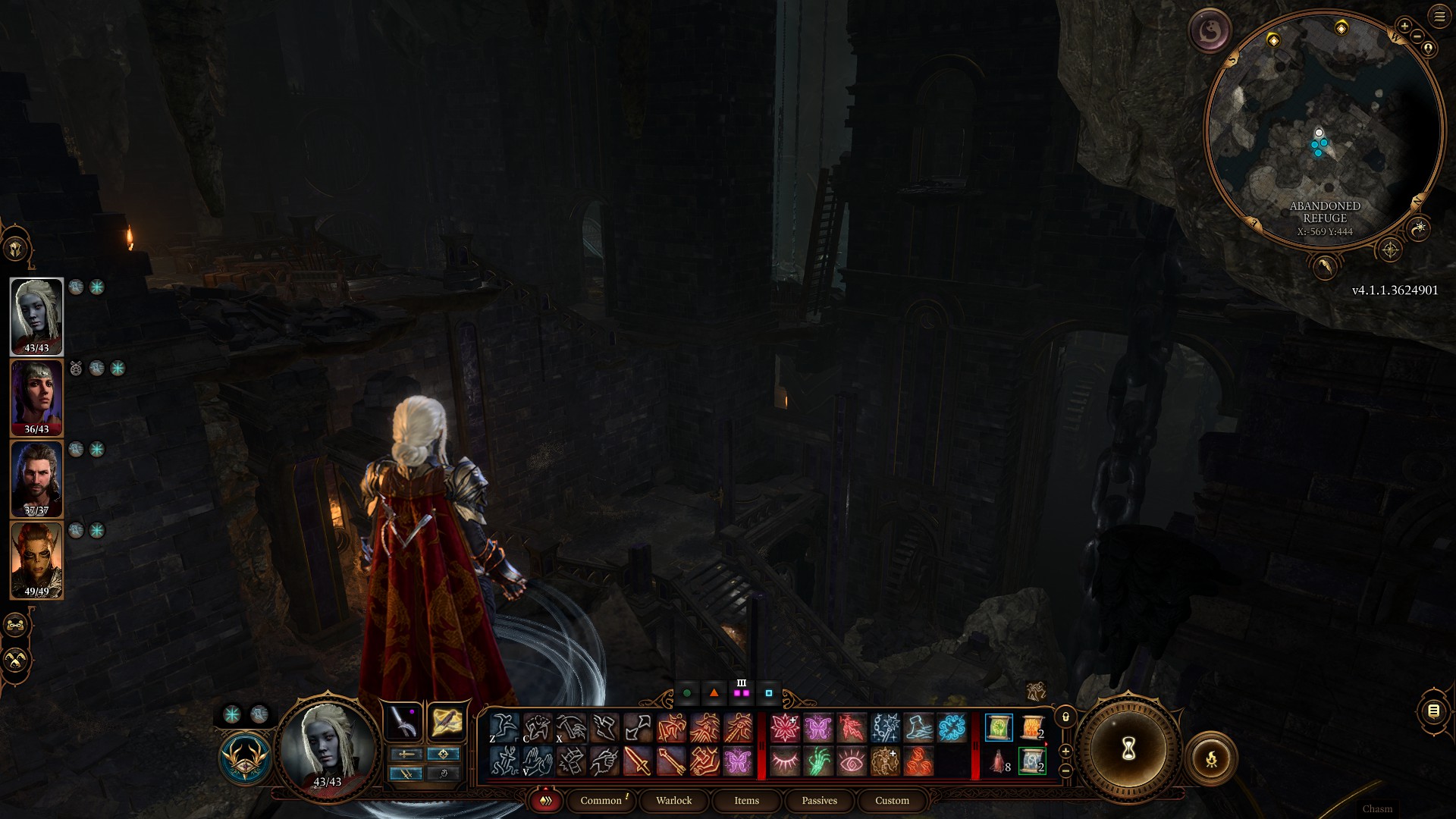The width and height of the screenshot is (1456, 819).
Task: Open the journal button beside the hotbar
Action: tap(1433, 711)
